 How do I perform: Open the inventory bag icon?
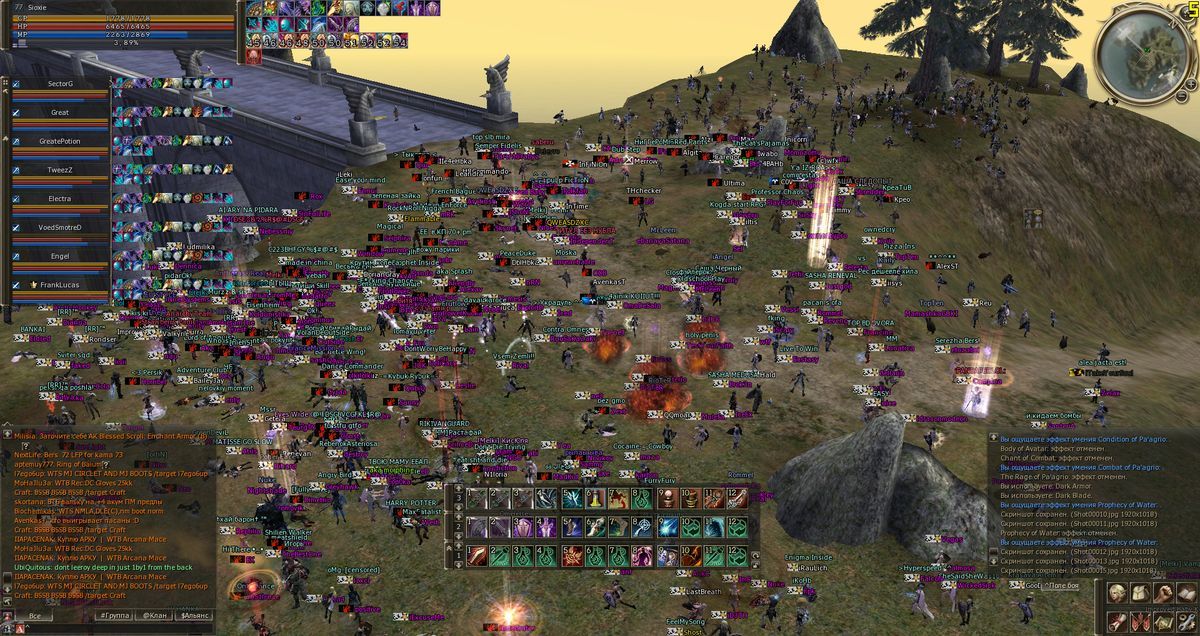coord(1141,594)
